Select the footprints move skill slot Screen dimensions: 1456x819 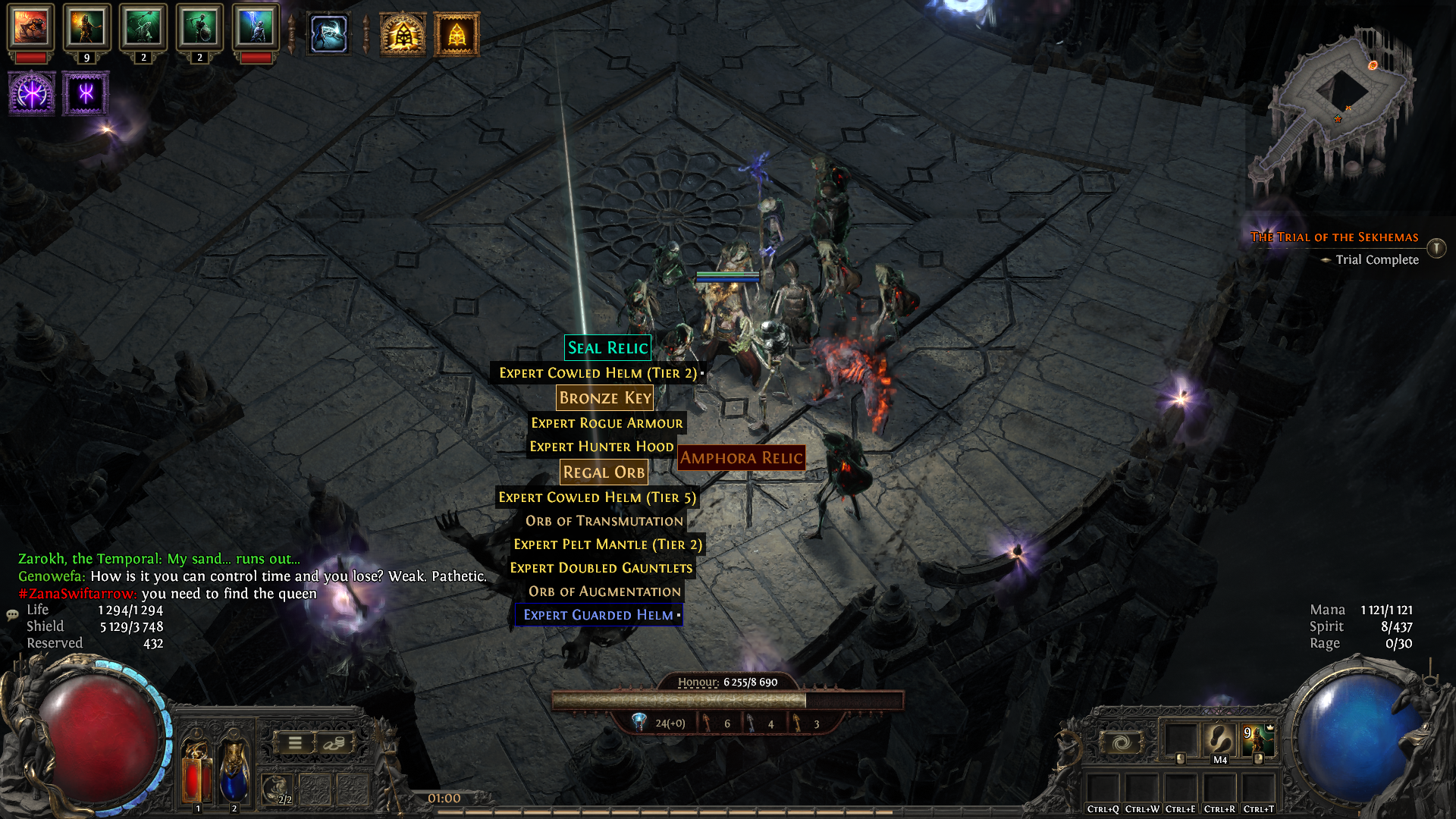1219,740
